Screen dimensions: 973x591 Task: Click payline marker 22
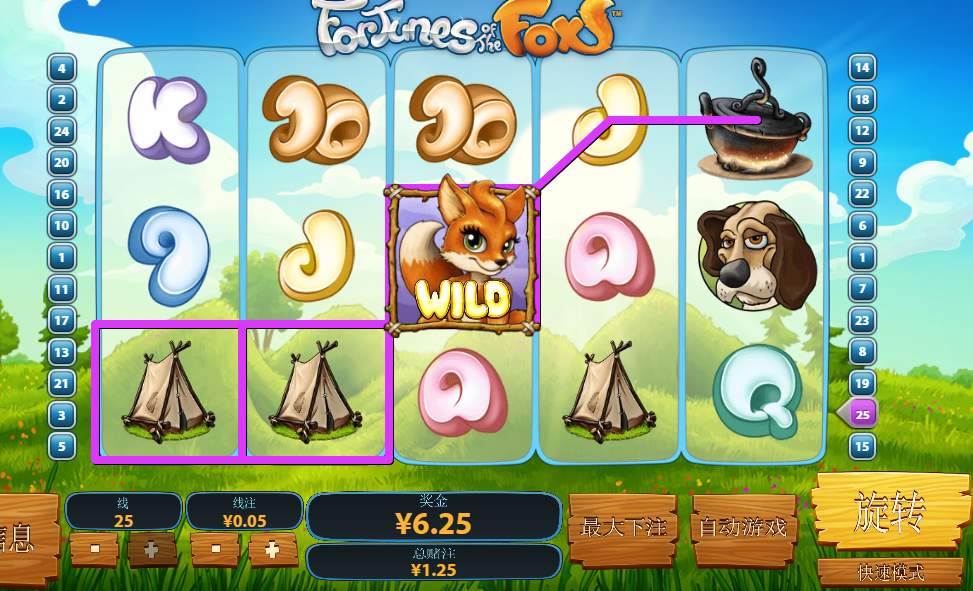coord(862,194)
